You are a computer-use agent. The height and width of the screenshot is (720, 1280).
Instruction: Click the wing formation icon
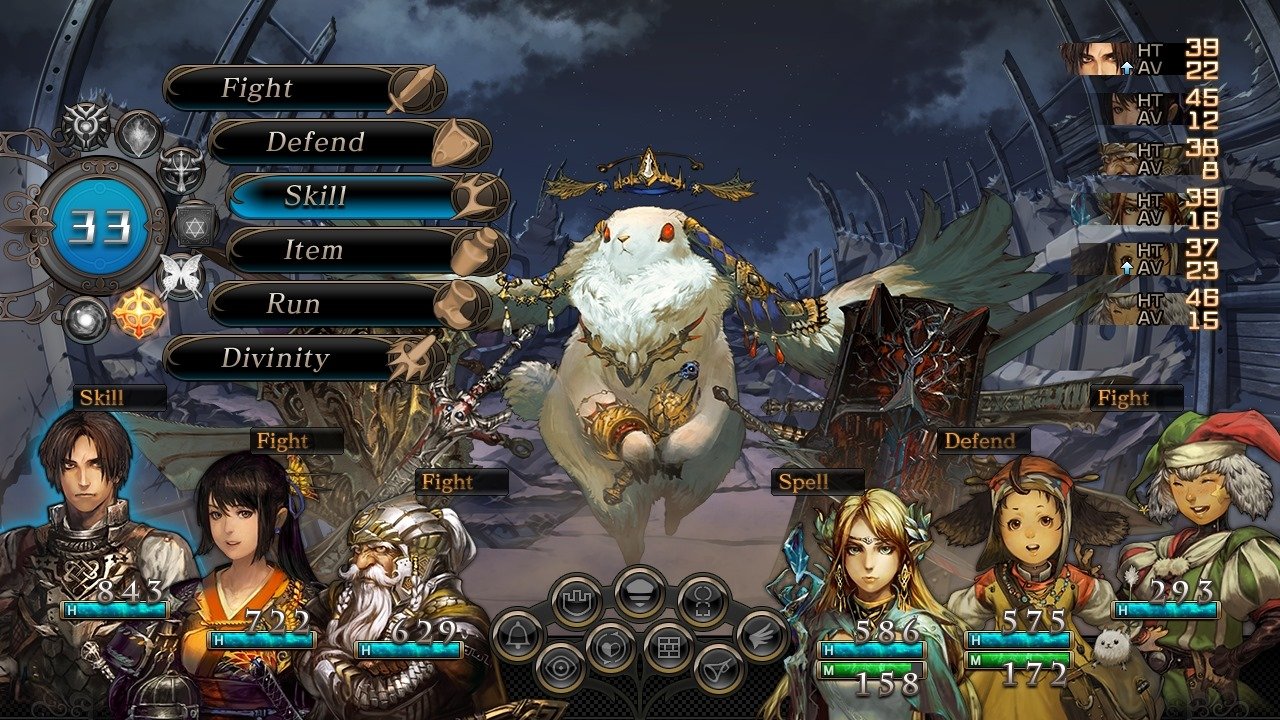coord(762,635)
